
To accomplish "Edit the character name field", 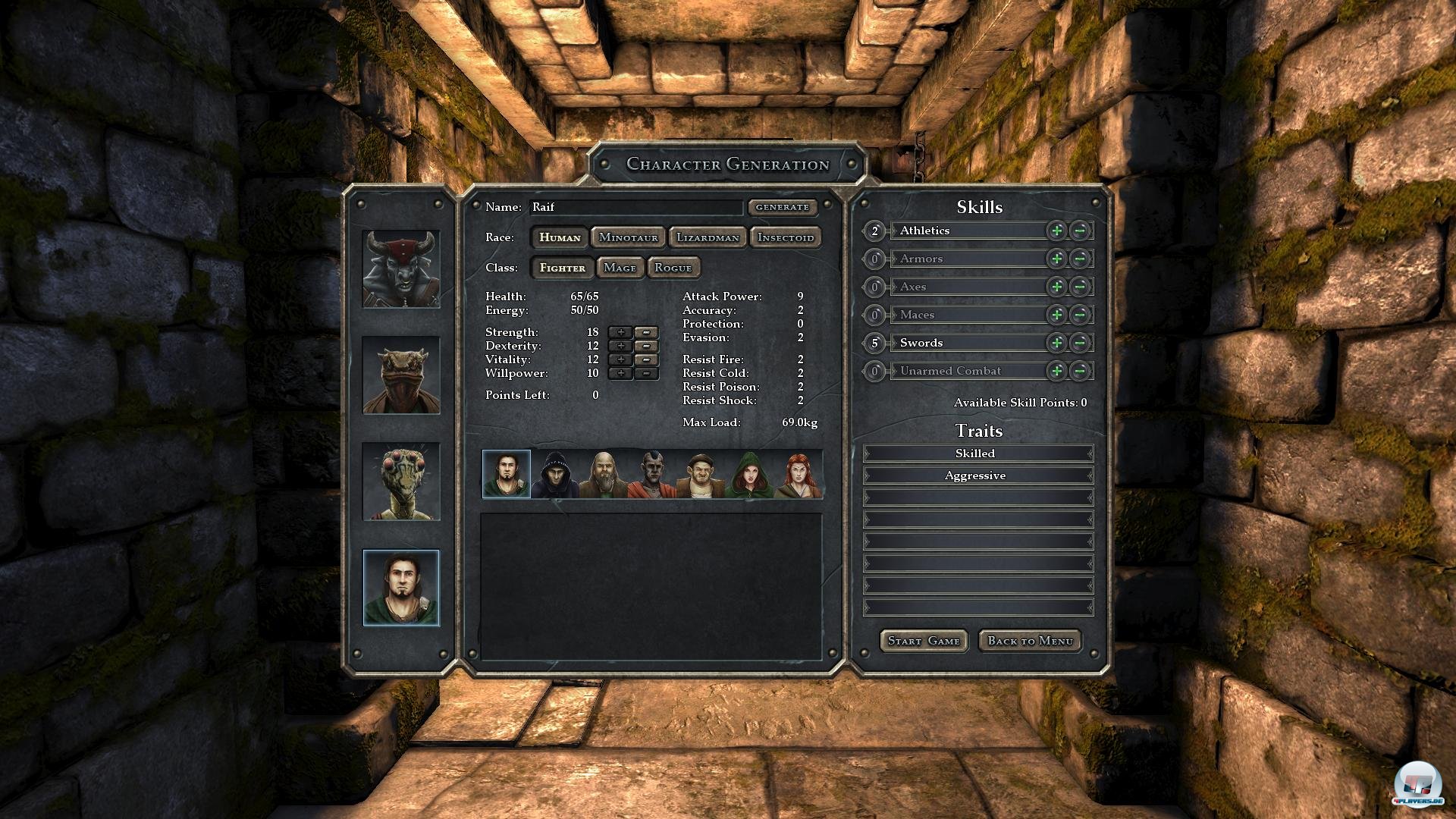I will click(x=635, y=207).
